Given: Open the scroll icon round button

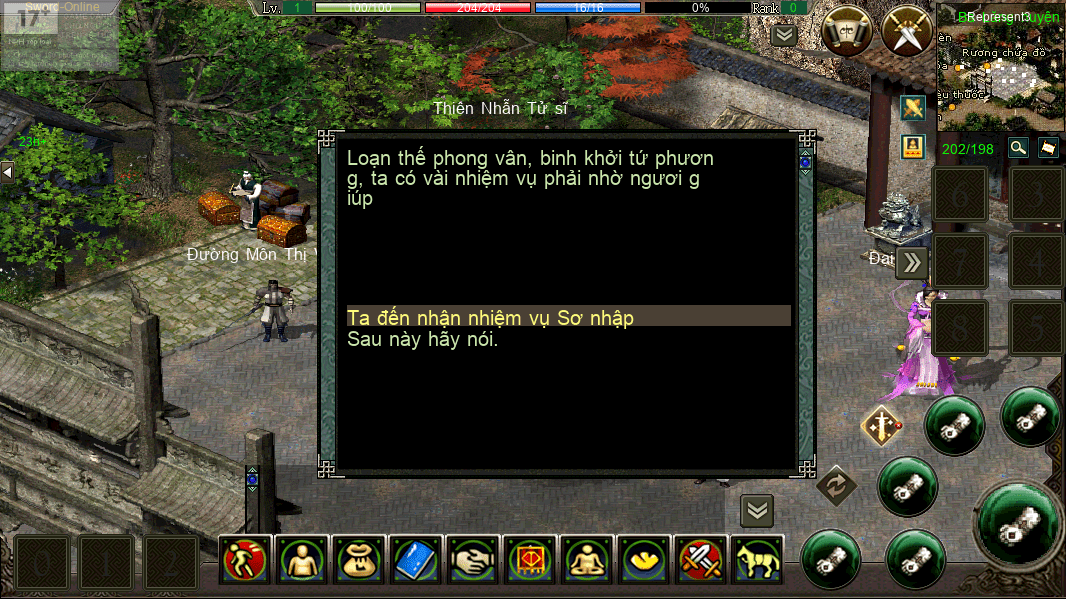Looking at the screenshot, I should (847, 32).
